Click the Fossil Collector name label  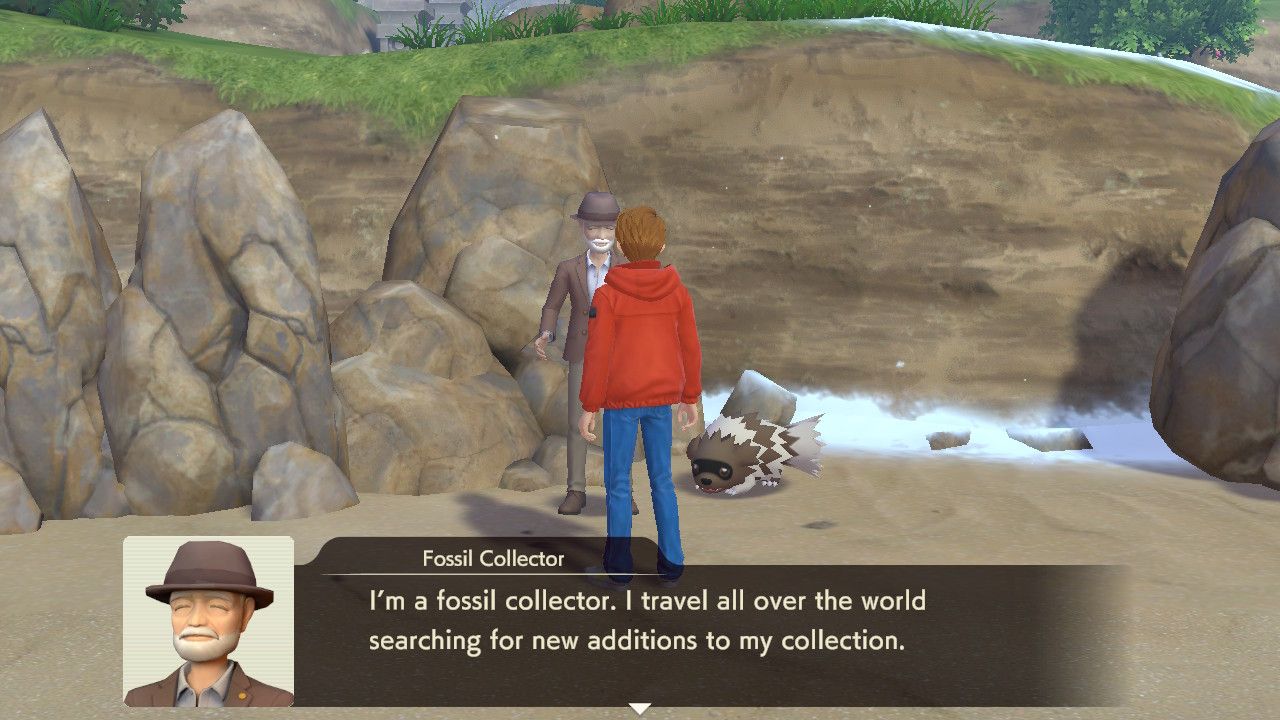(x=492, y=560)
